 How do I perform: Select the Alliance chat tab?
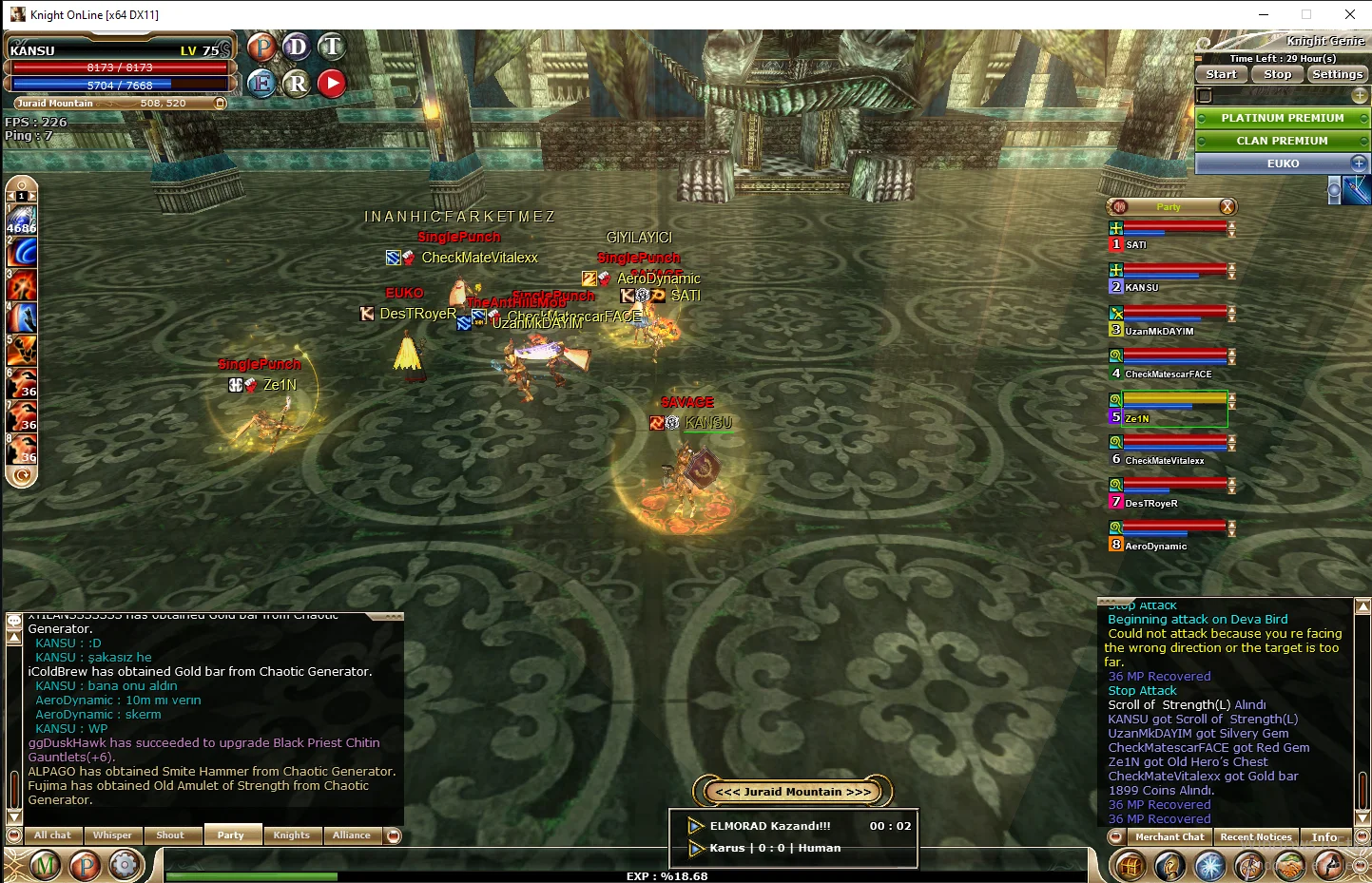tap(352, 835)
